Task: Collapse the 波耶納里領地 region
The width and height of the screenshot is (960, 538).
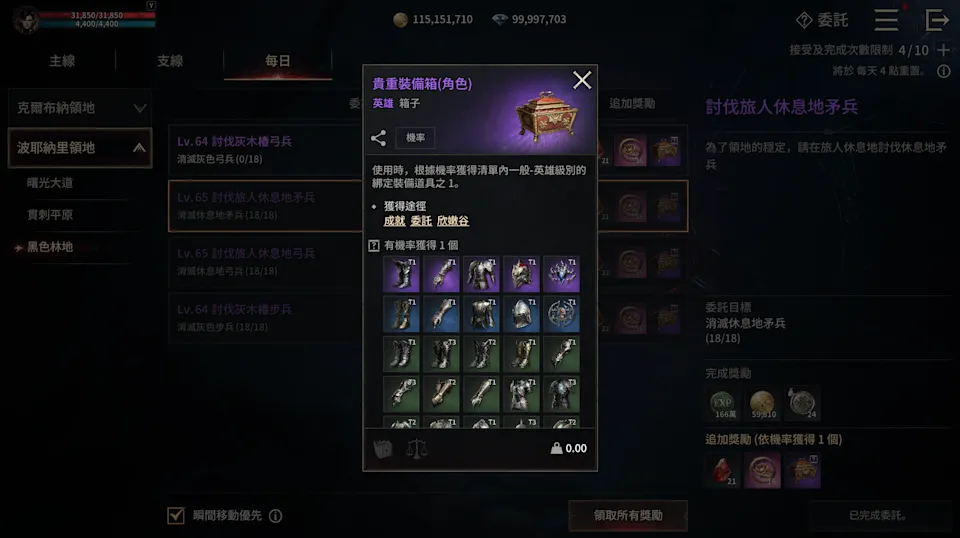Action: point(79,148)
